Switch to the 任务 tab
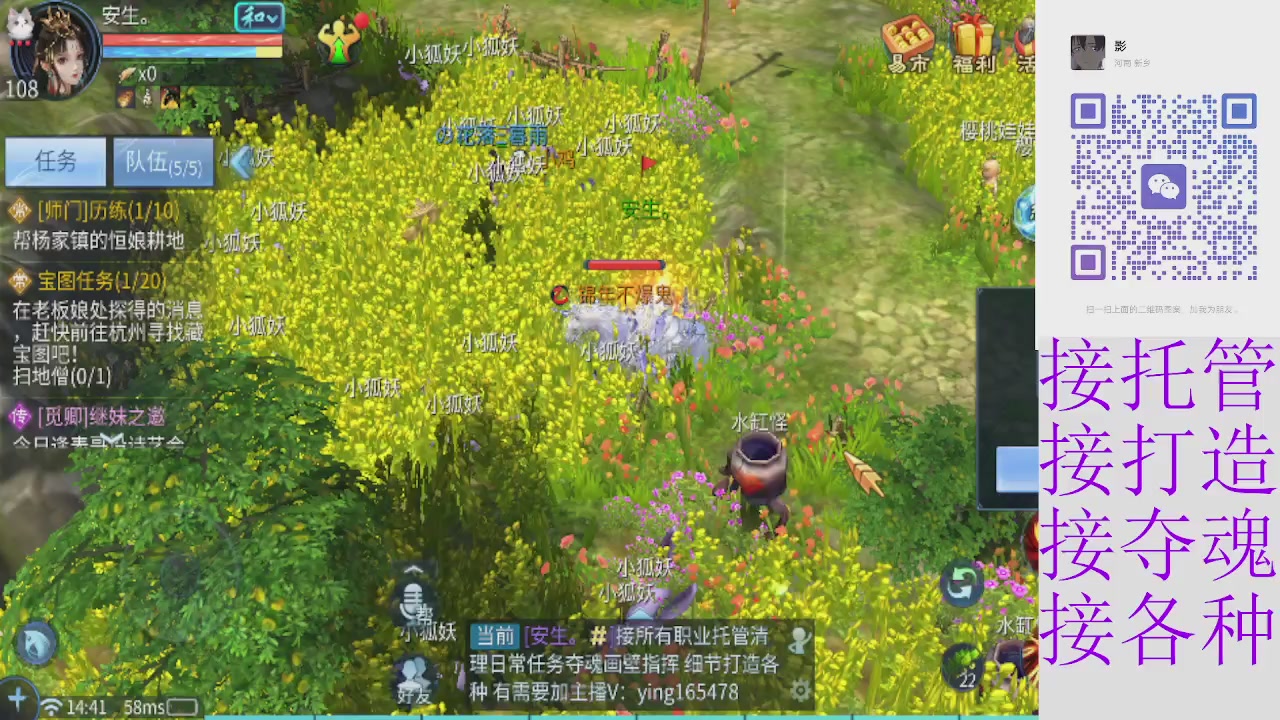The image size is (1280, 720). [55, 162]
